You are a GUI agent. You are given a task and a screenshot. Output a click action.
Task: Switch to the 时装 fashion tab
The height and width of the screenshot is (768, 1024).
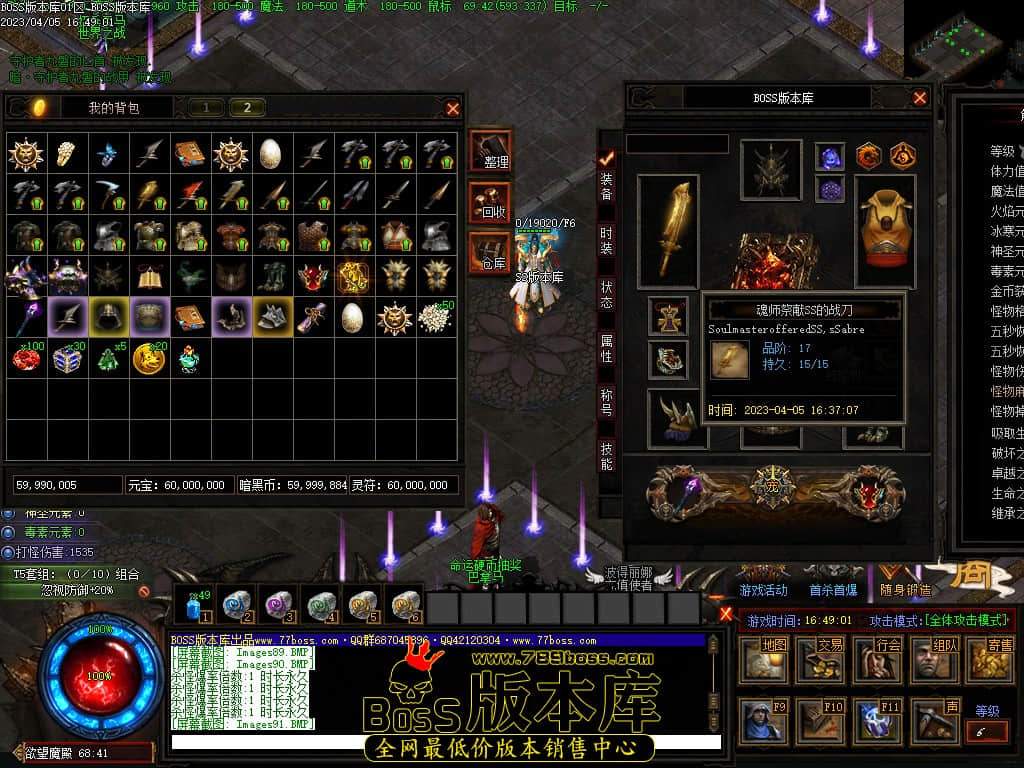[606, 240]
